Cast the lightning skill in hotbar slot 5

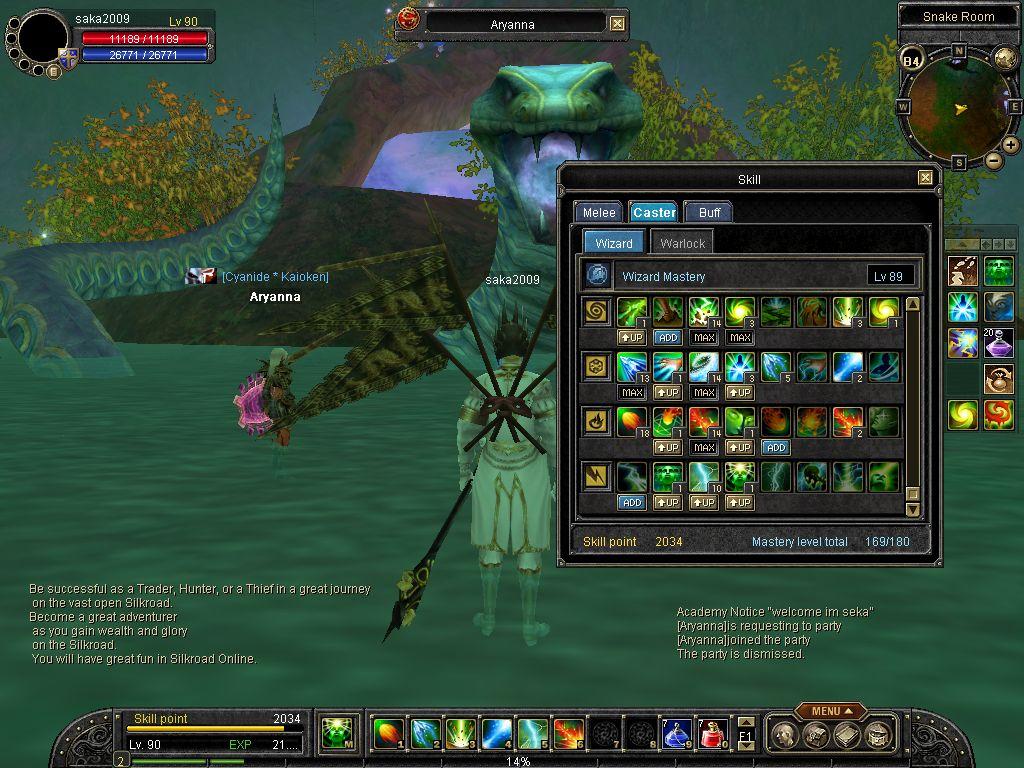(532, 734)
